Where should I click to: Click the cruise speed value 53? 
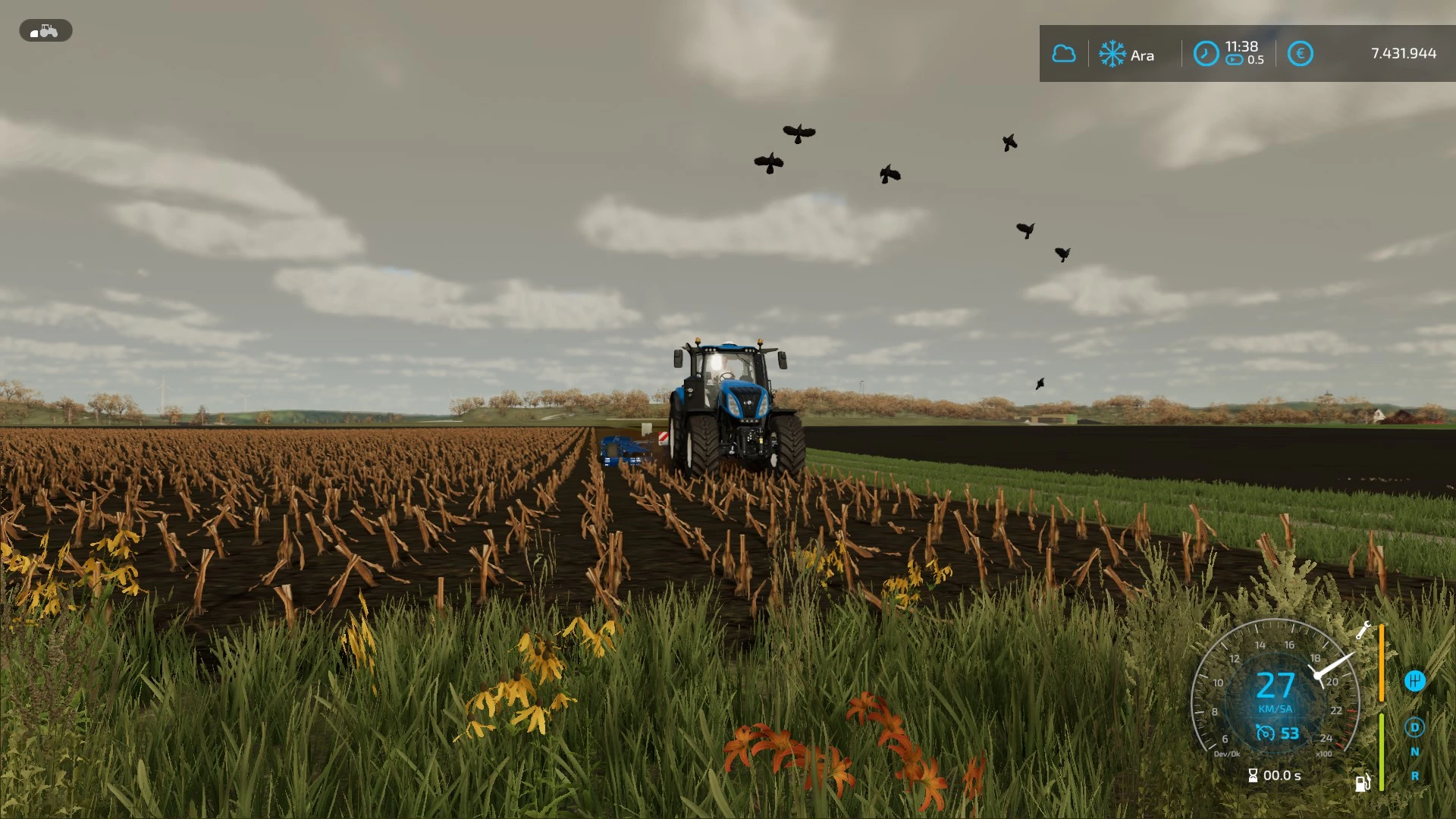(1290, 733)
